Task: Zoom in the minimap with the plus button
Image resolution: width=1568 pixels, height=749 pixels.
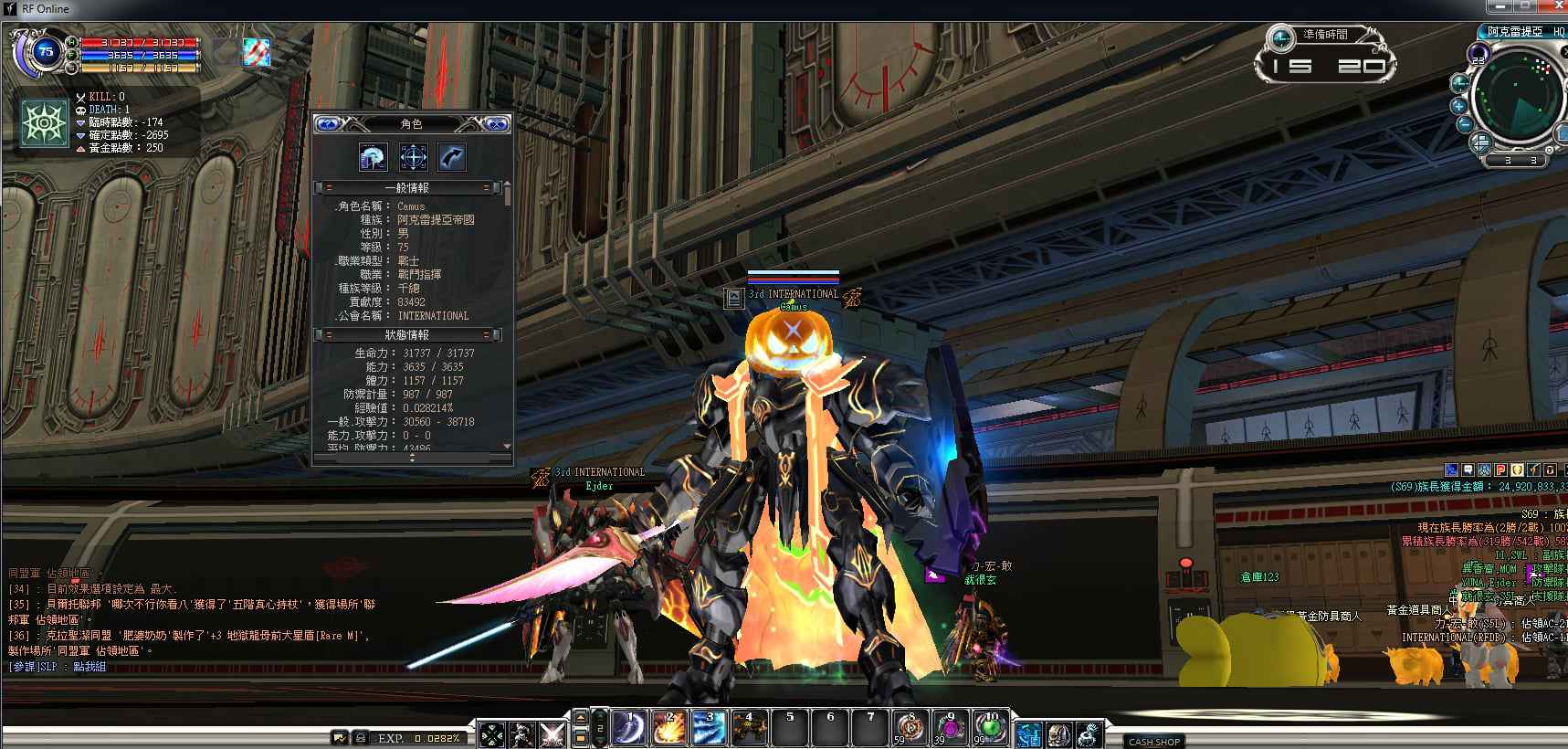Action: 1459,105
